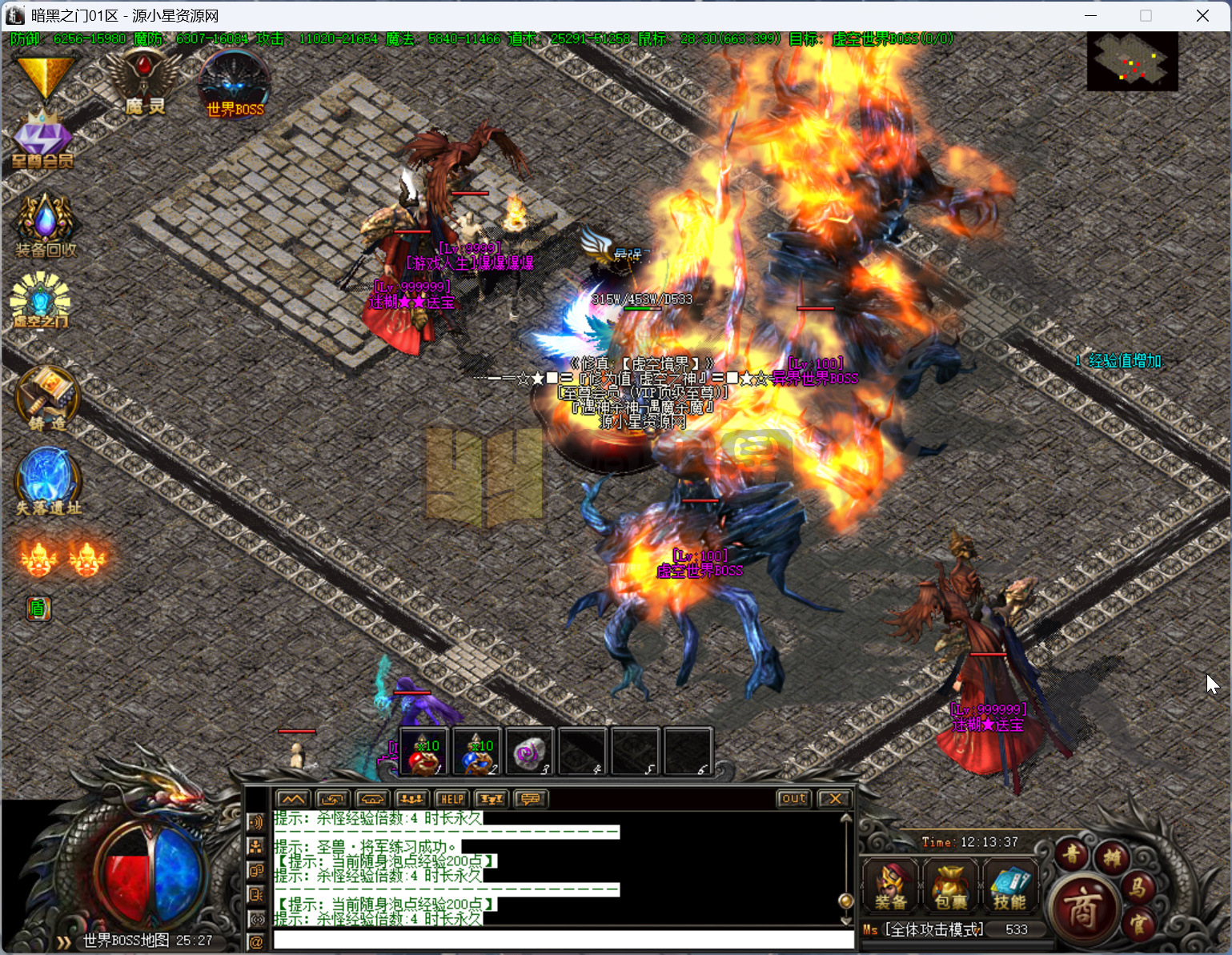Open the 铸造 forging hammer icon
The height and width of the screenshot is (955, 1232).
[47, 399]
